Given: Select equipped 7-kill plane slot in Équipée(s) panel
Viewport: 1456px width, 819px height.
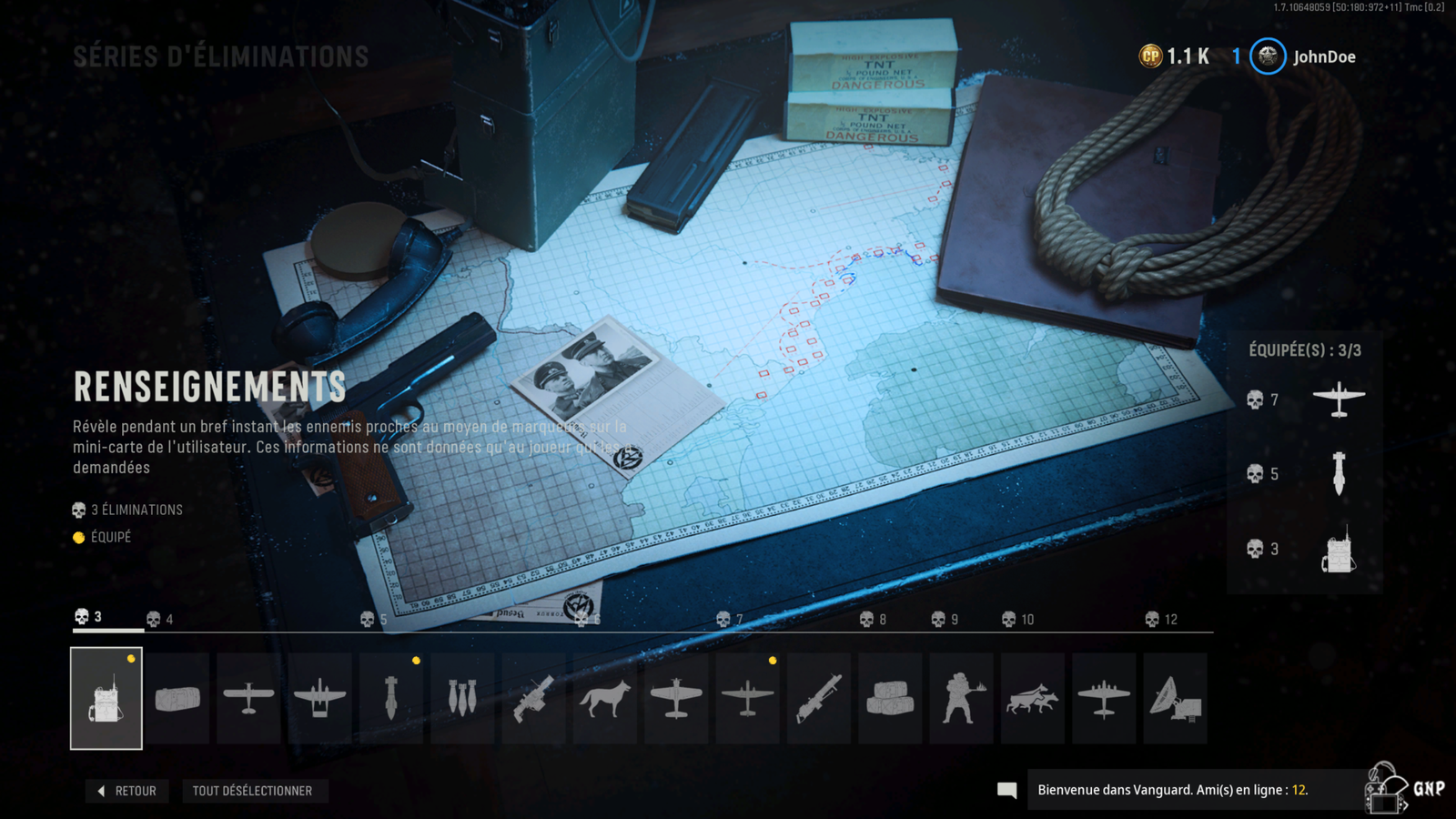Looking at the screenshot, I should (x=1339, y=399).
